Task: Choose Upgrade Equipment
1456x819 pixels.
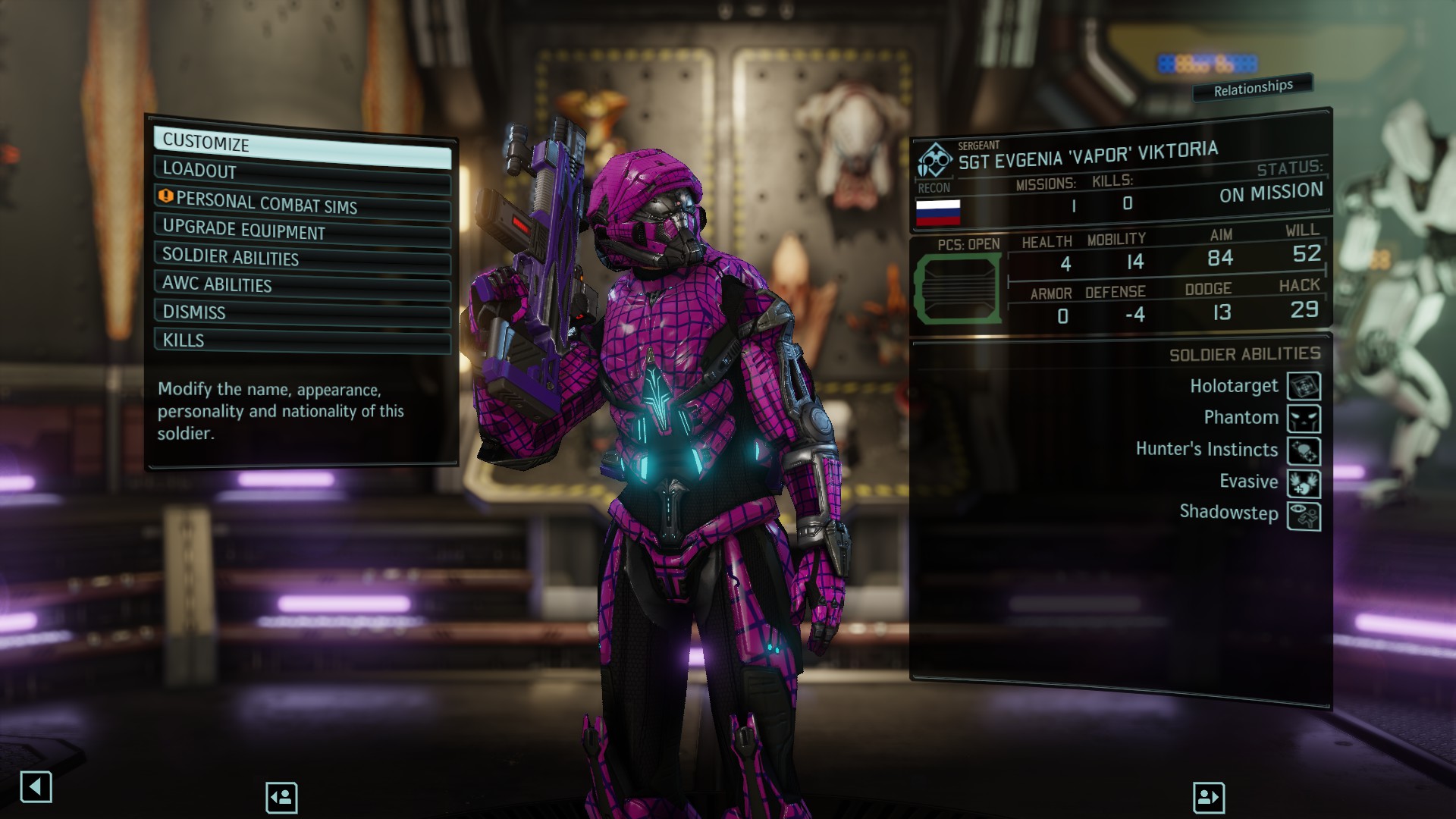Action: (x=302, y=231)
